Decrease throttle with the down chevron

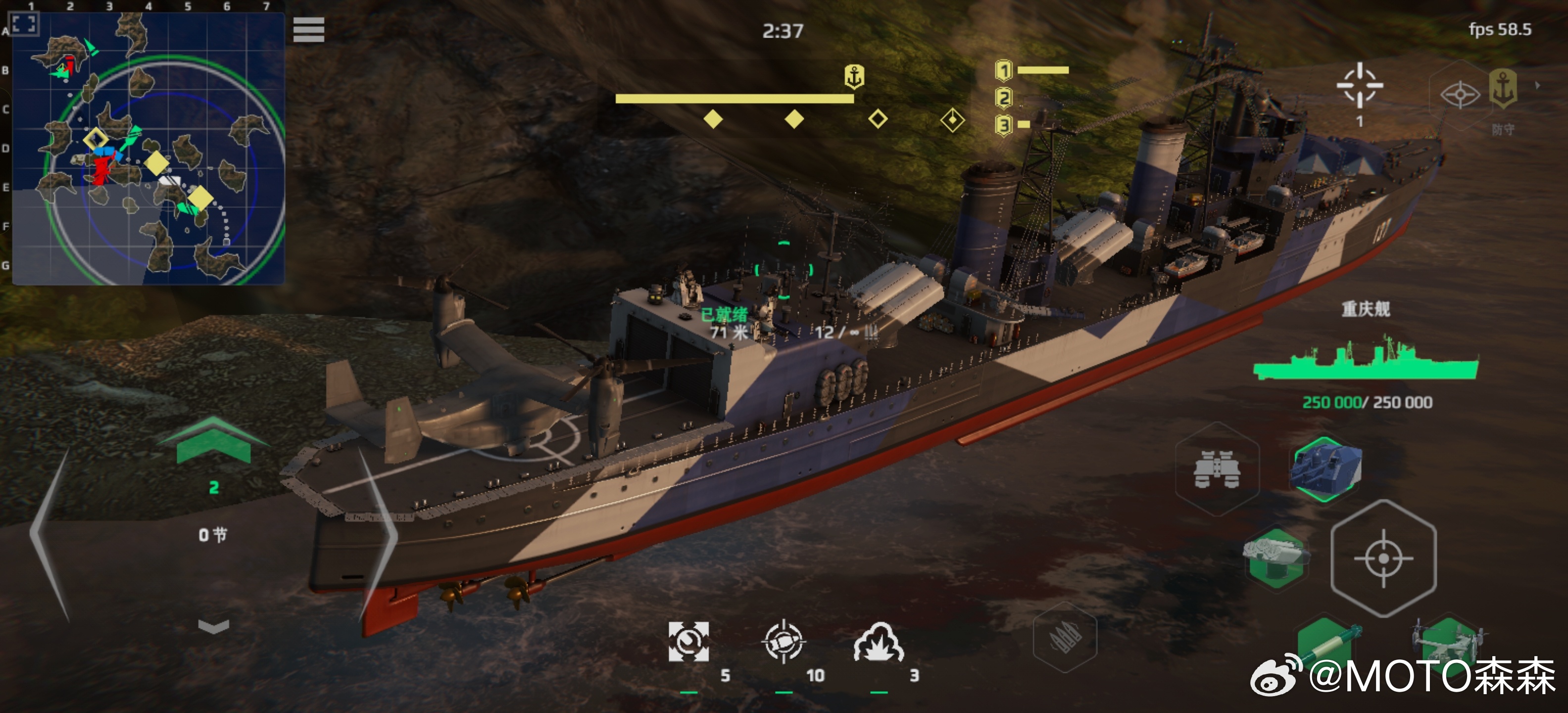point(214,626)
